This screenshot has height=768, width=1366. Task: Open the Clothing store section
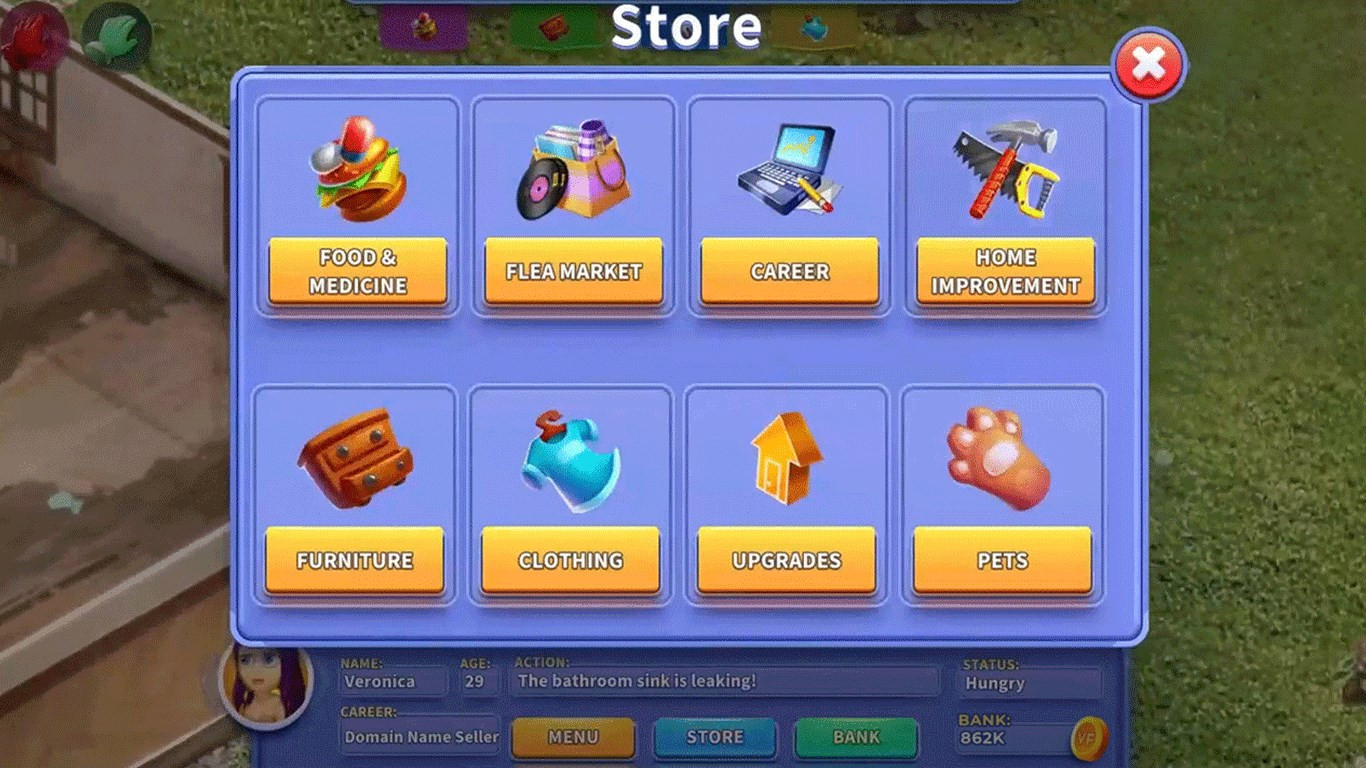coord(570,560)
